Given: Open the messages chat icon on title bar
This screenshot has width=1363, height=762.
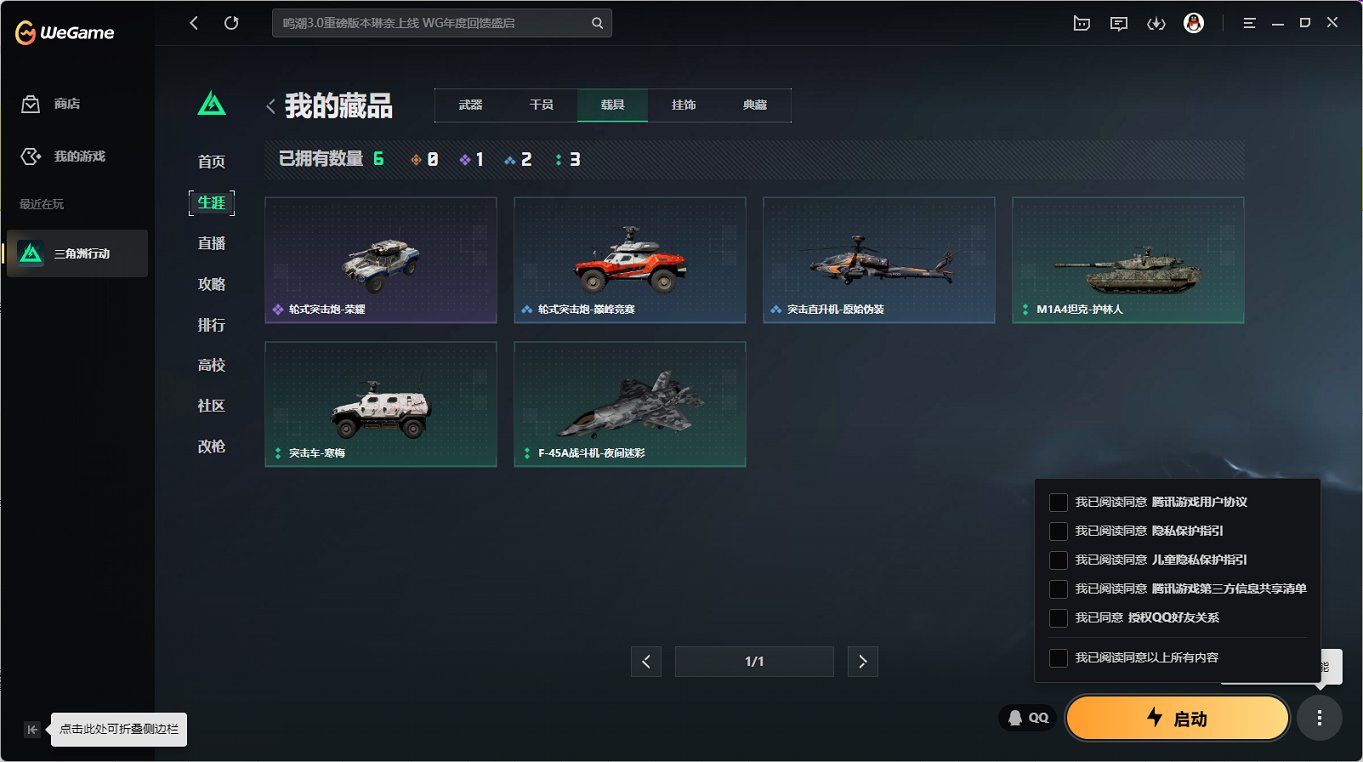Looking at the screenshot, I should click(x=1118, y=22).
